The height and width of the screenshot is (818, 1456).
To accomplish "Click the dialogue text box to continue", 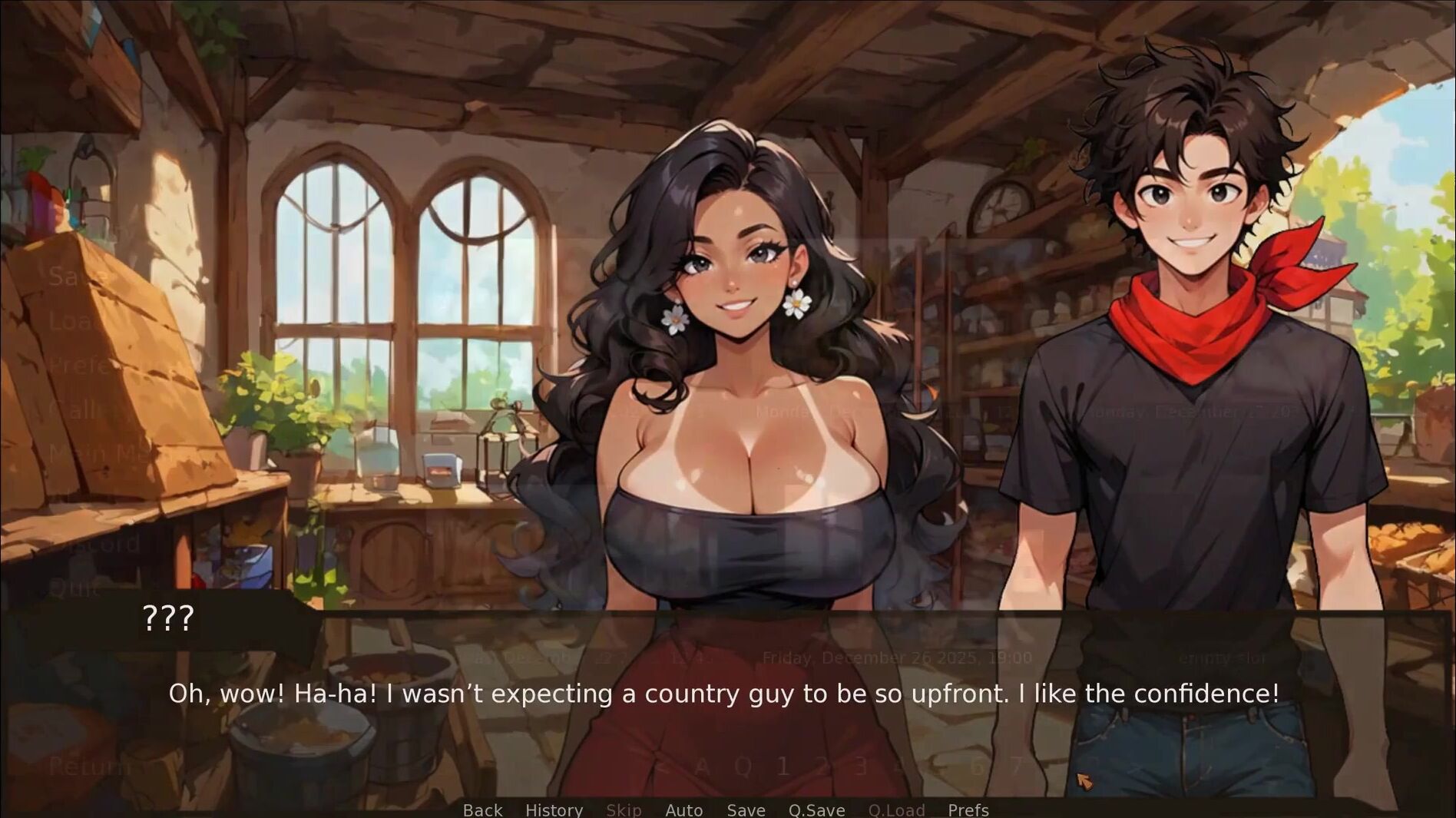I will click(x=723, y=694).
